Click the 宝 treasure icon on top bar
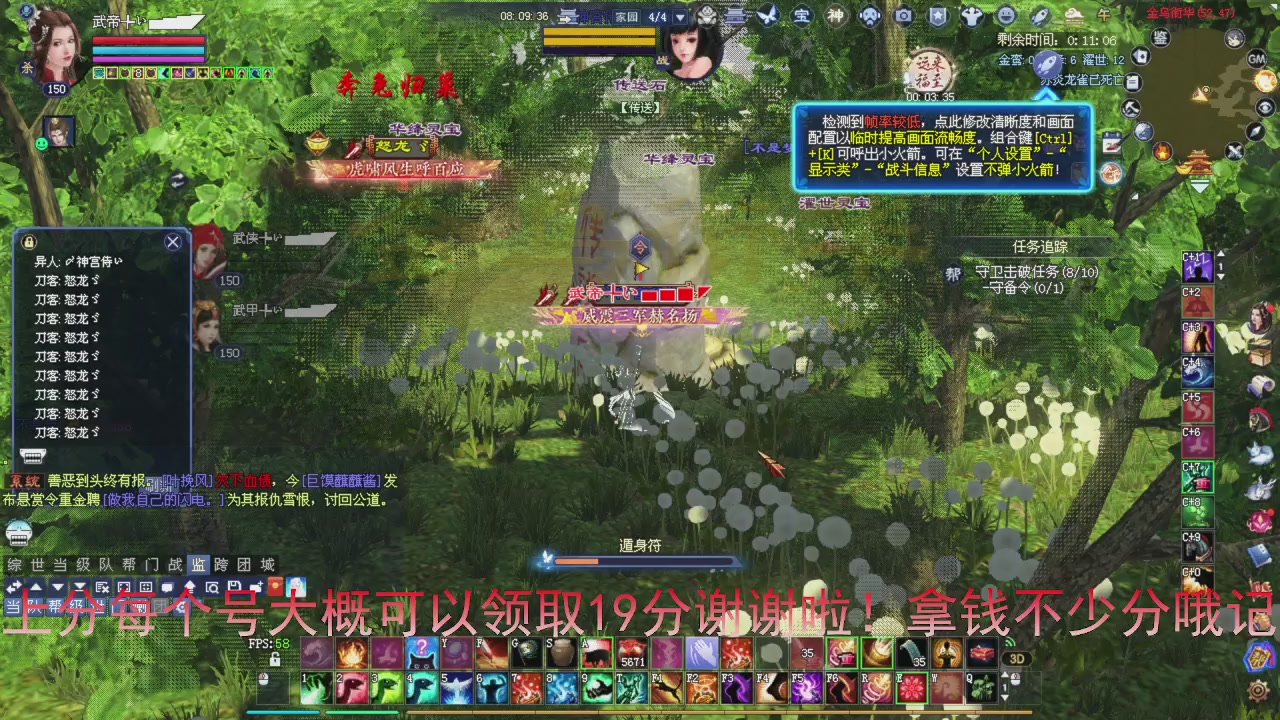This screenshot has height=720, width=1280. 800,14
